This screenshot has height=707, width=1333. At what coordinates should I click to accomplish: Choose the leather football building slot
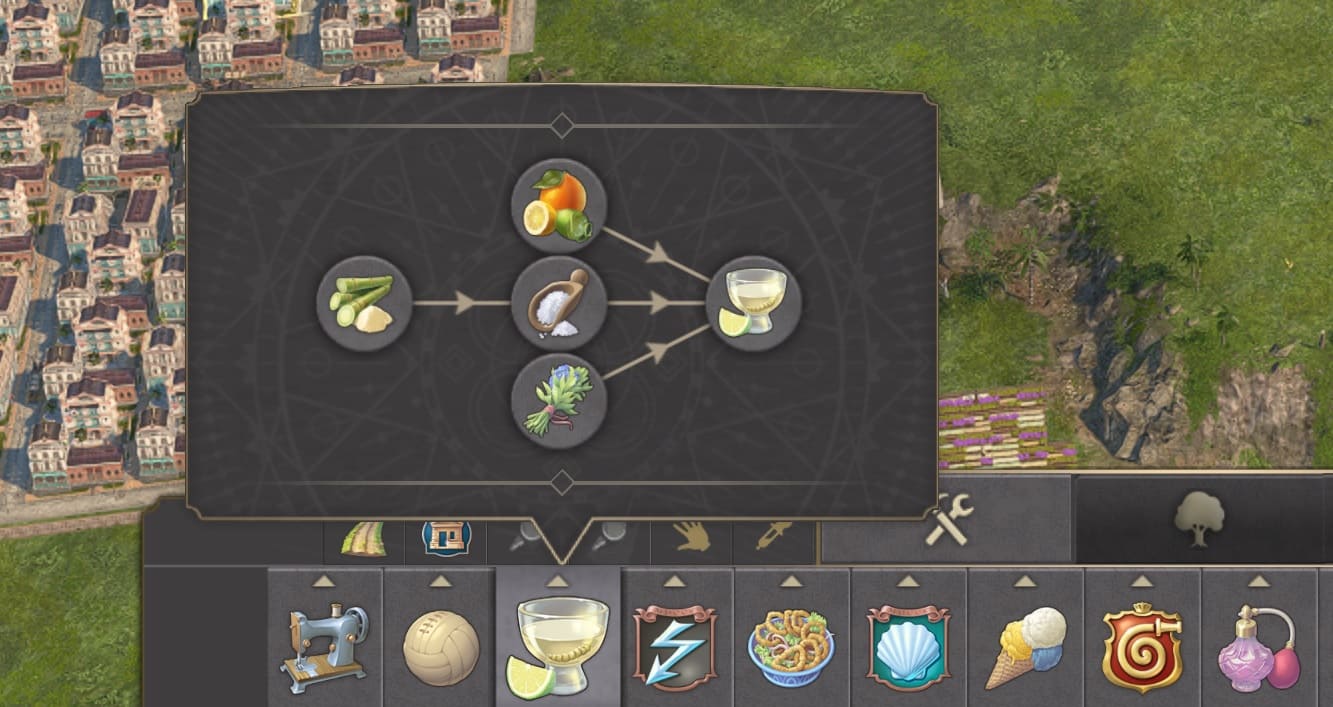(x=441, y=646)
